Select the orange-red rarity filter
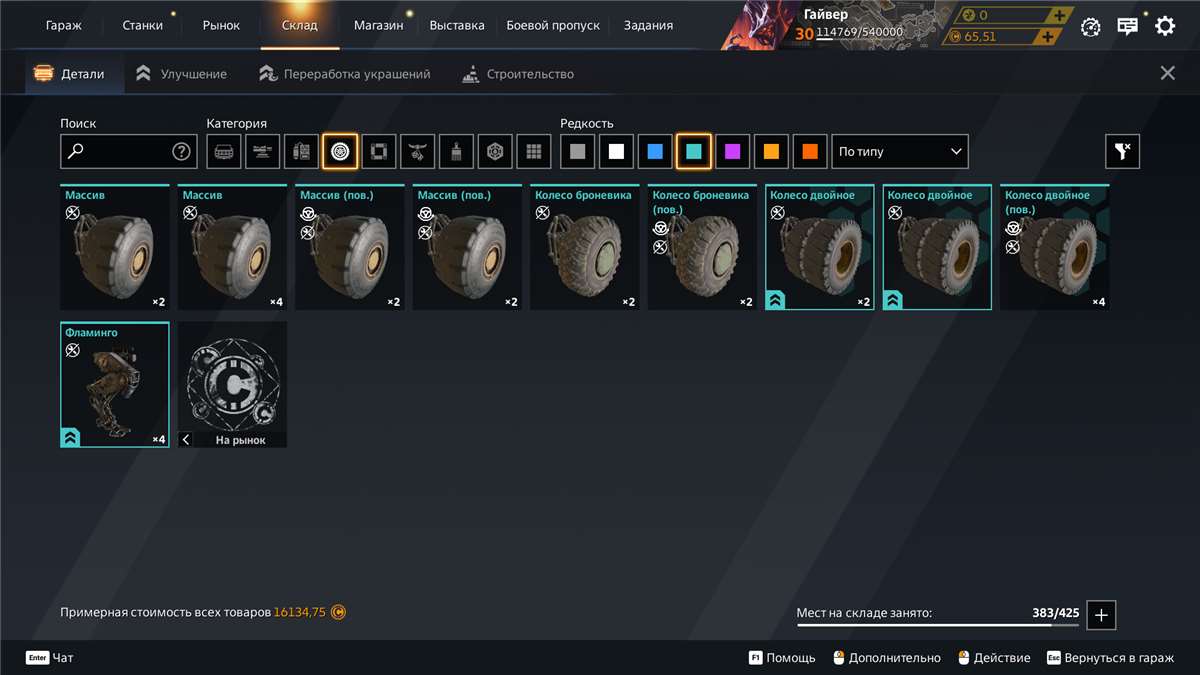This screenshot has width=1200, height=675. point(810,152)
